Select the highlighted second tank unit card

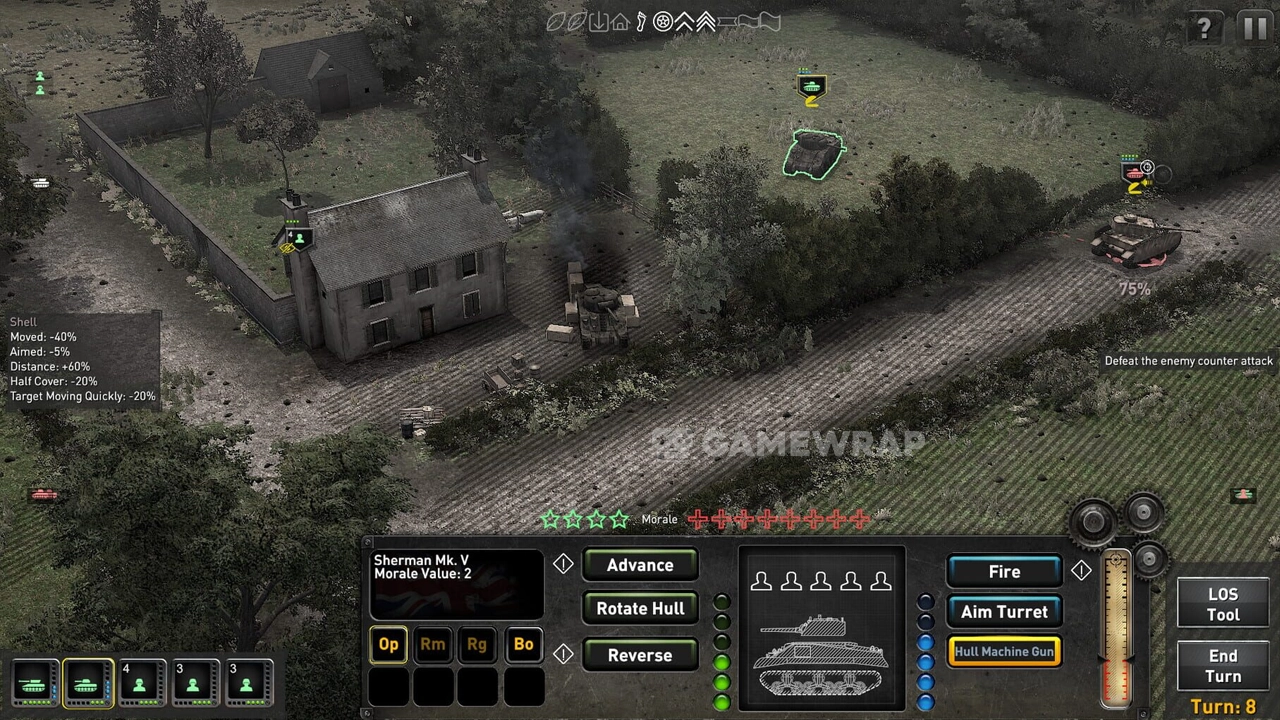87,684
